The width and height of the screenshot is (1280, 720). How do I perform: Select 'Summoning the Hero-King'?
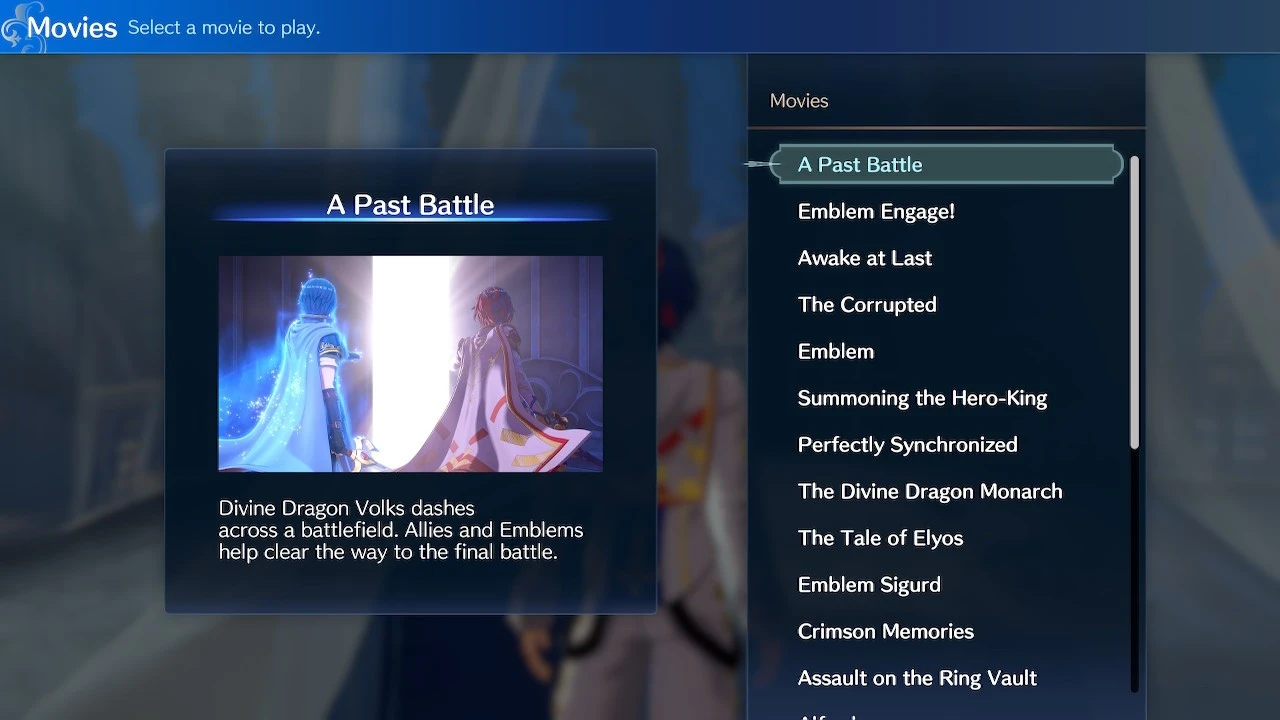922,398
